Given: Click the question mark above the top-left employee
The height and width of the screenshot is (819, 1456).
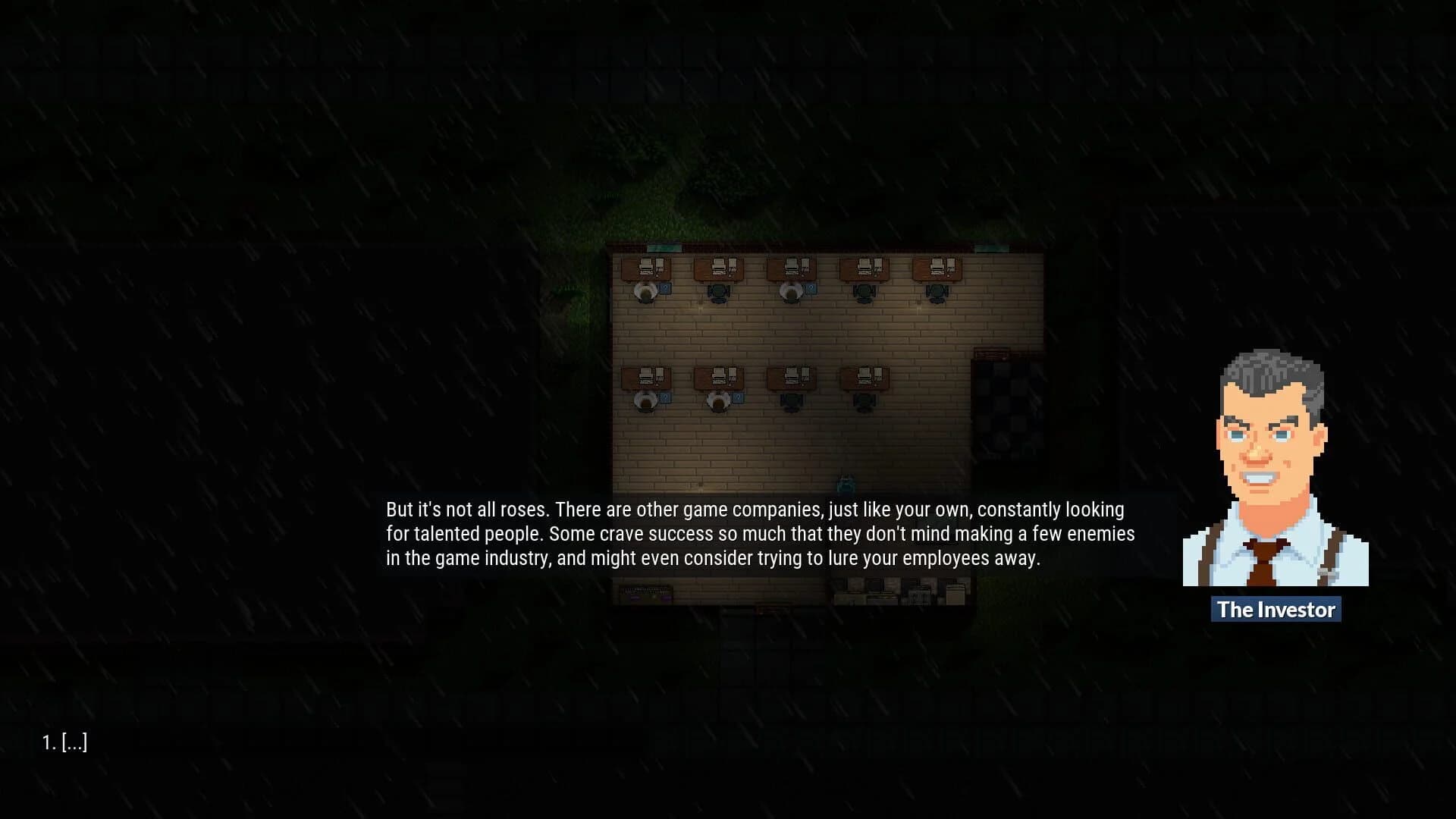Looking at the screenshot, I should [x=665, y=288].
